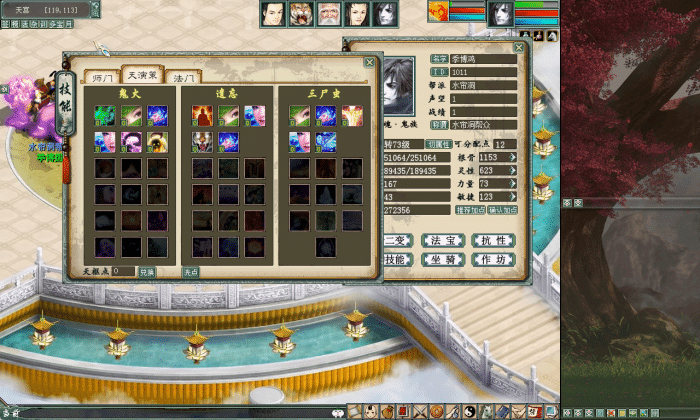The height and width of the screenshot is (420, 700).
Task: Click the 称谓 title button
Action: tap(439, 125)
